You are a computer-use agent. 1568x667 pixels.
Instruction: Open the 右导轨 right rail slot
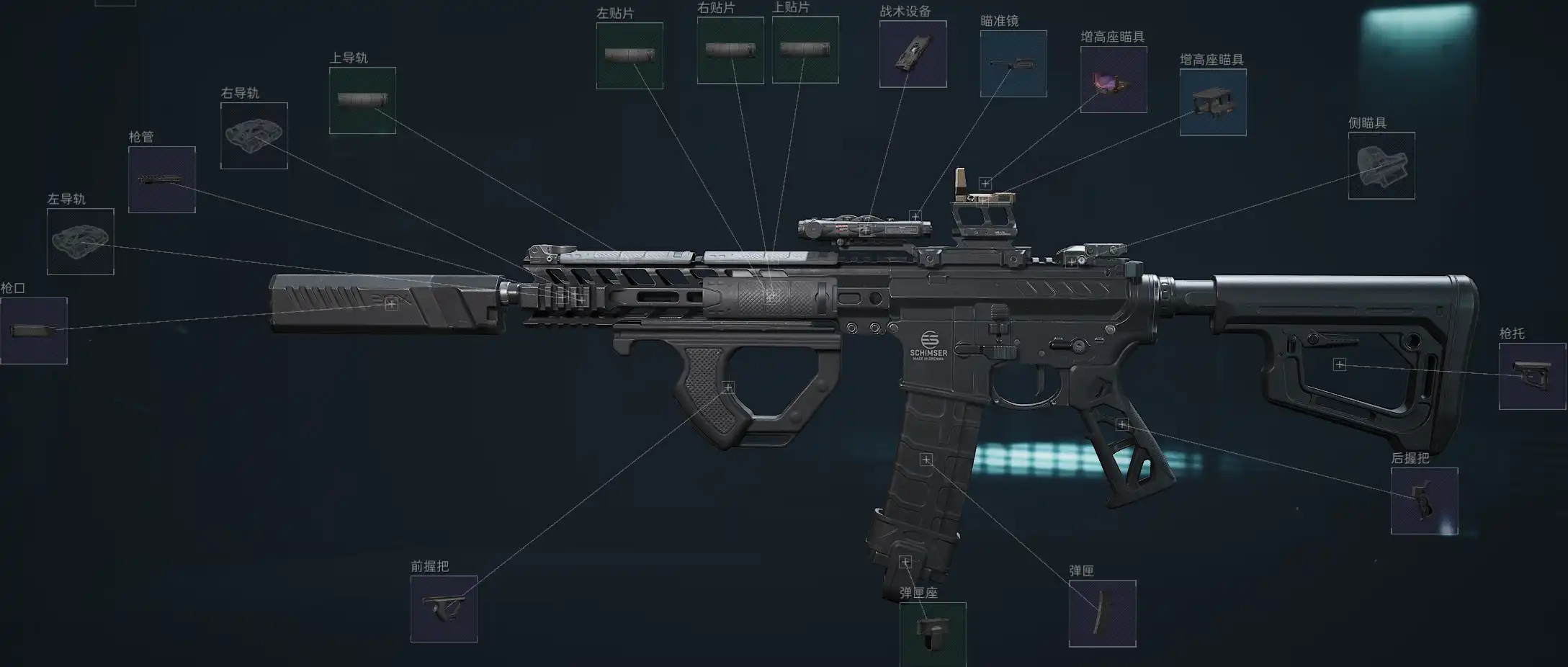[x=254, y=135]
